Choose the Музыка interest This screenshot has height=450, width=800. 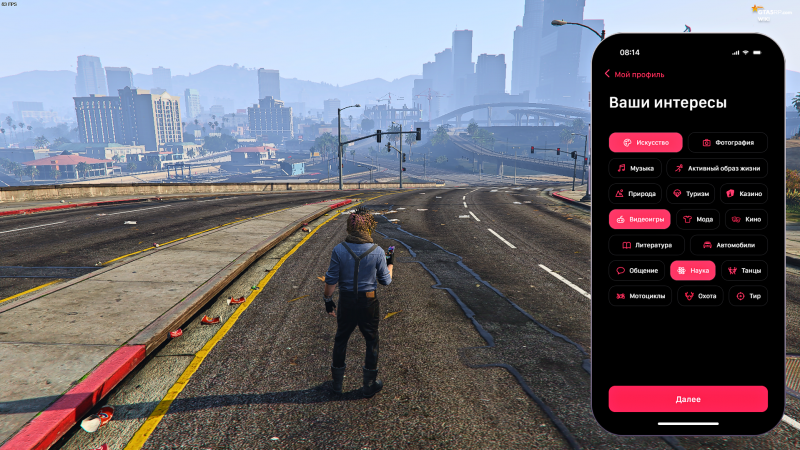(635, 168)
